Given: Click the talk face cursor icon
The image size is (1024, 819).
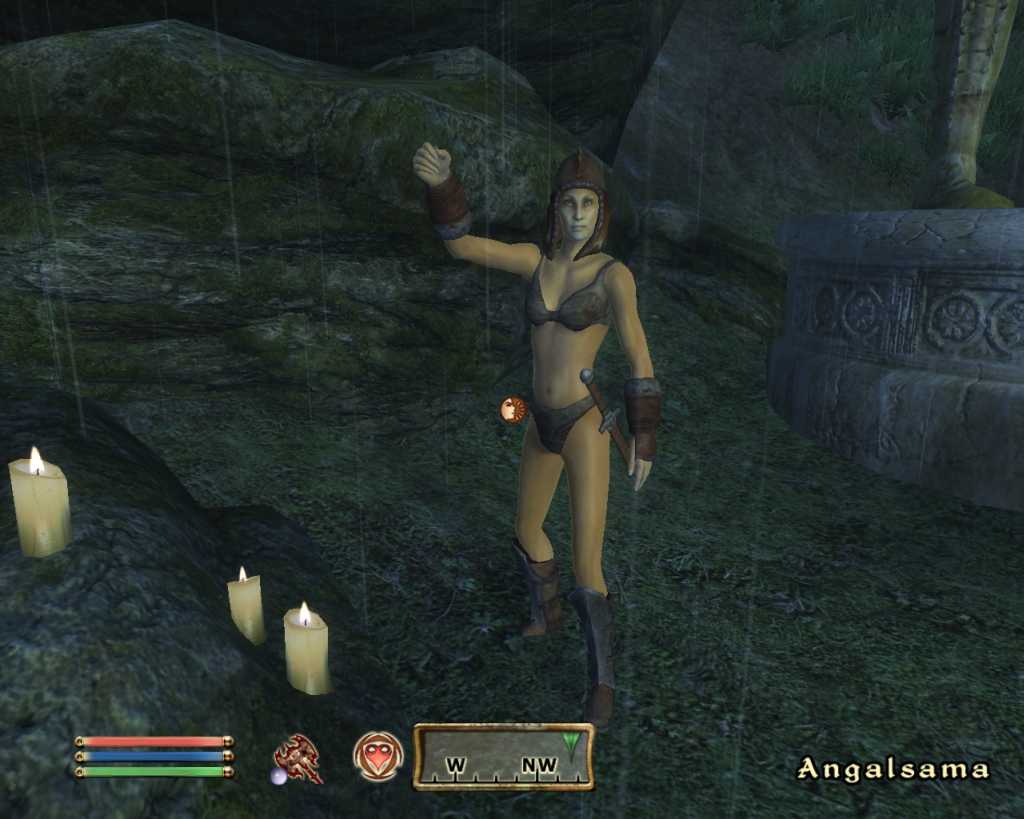Looking at the screenshot, I should (513, 409).
